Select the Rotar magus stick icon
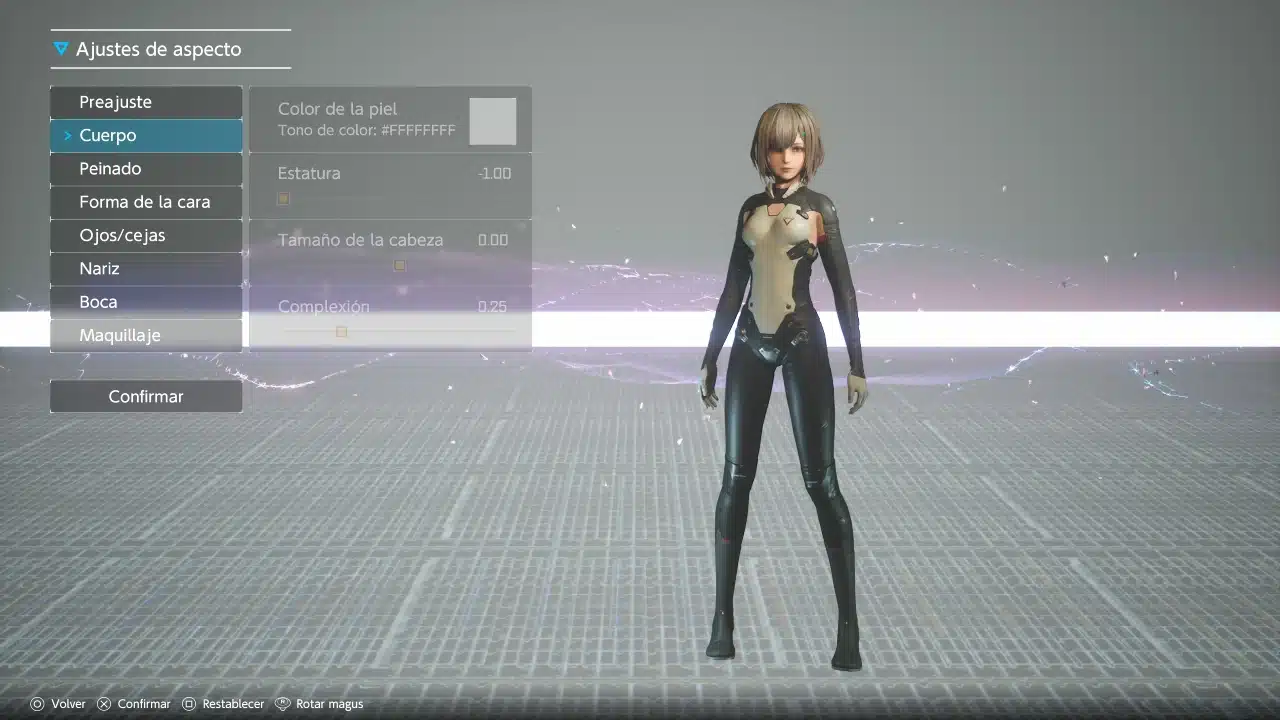 coord(283,703)
